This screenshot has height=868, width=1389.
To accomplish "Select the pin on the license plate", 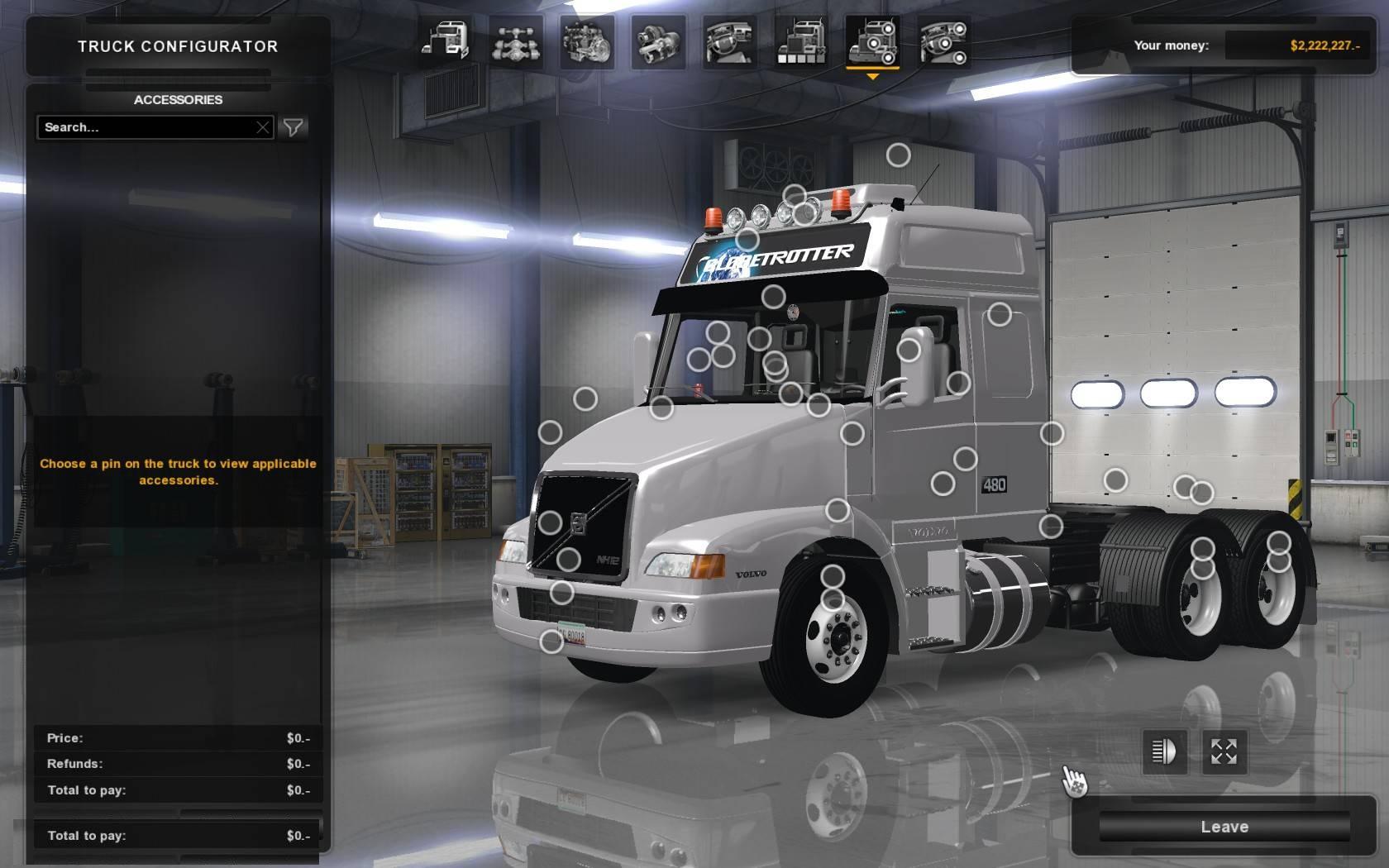I will tap(551, 641).
